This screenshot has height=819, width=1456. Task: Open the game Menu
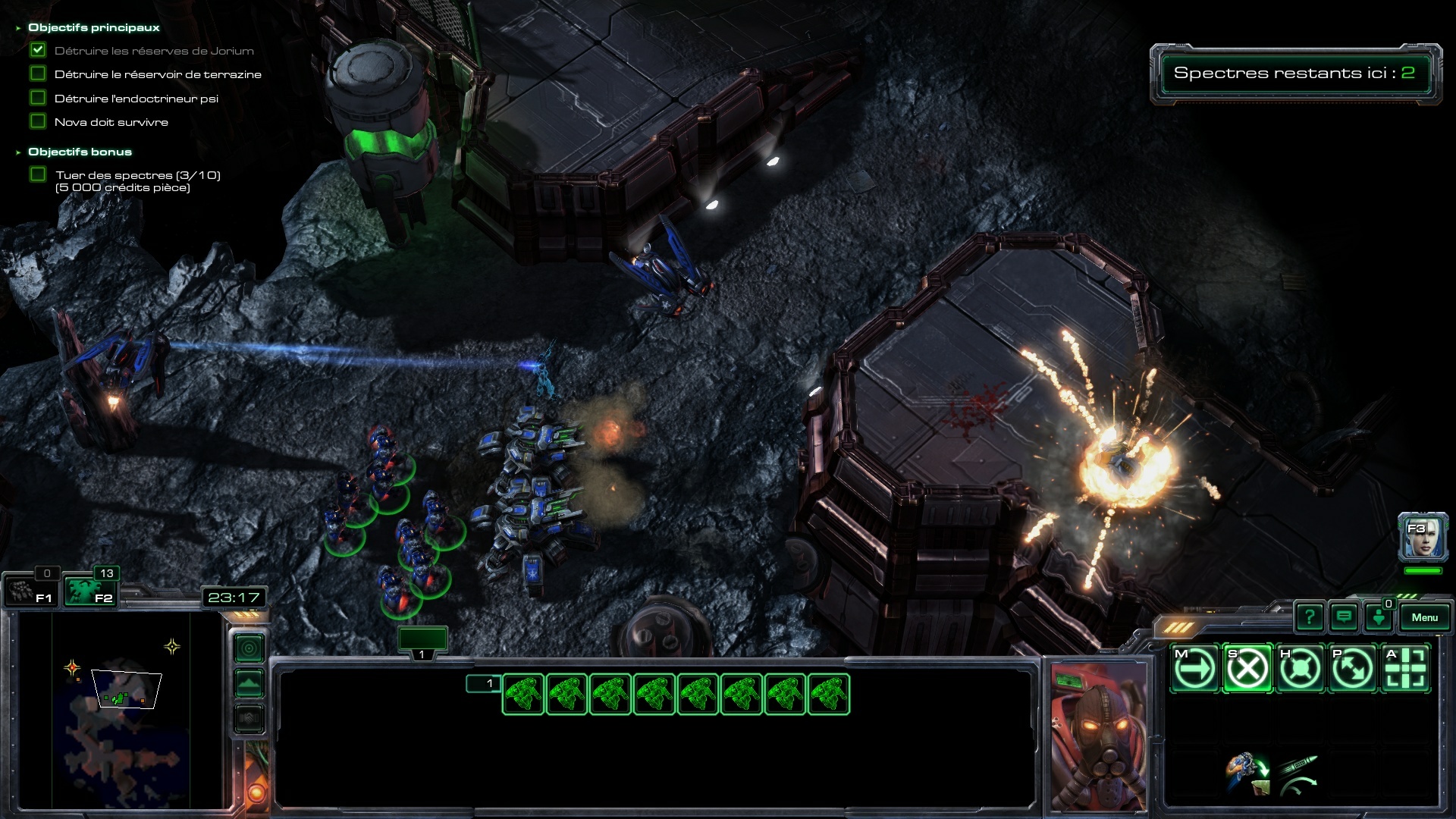coord(1424,617)
